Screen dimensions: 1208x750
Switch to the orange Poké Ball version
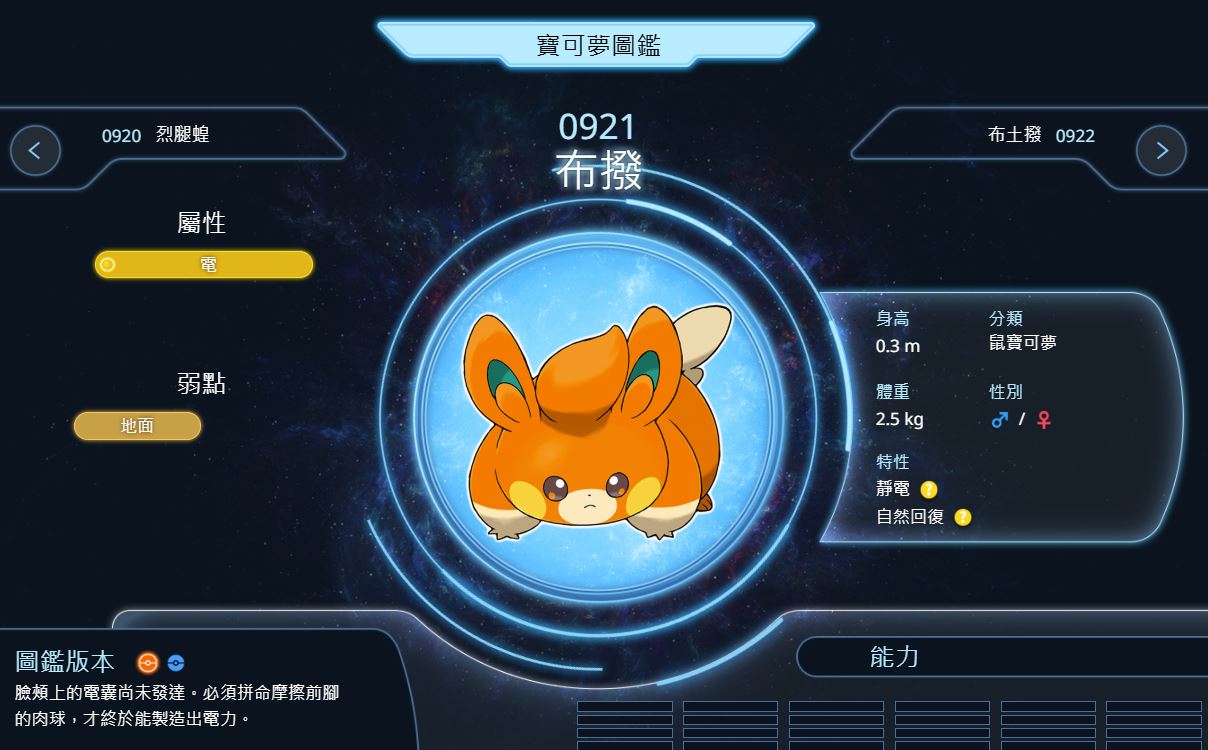[148, 662]
